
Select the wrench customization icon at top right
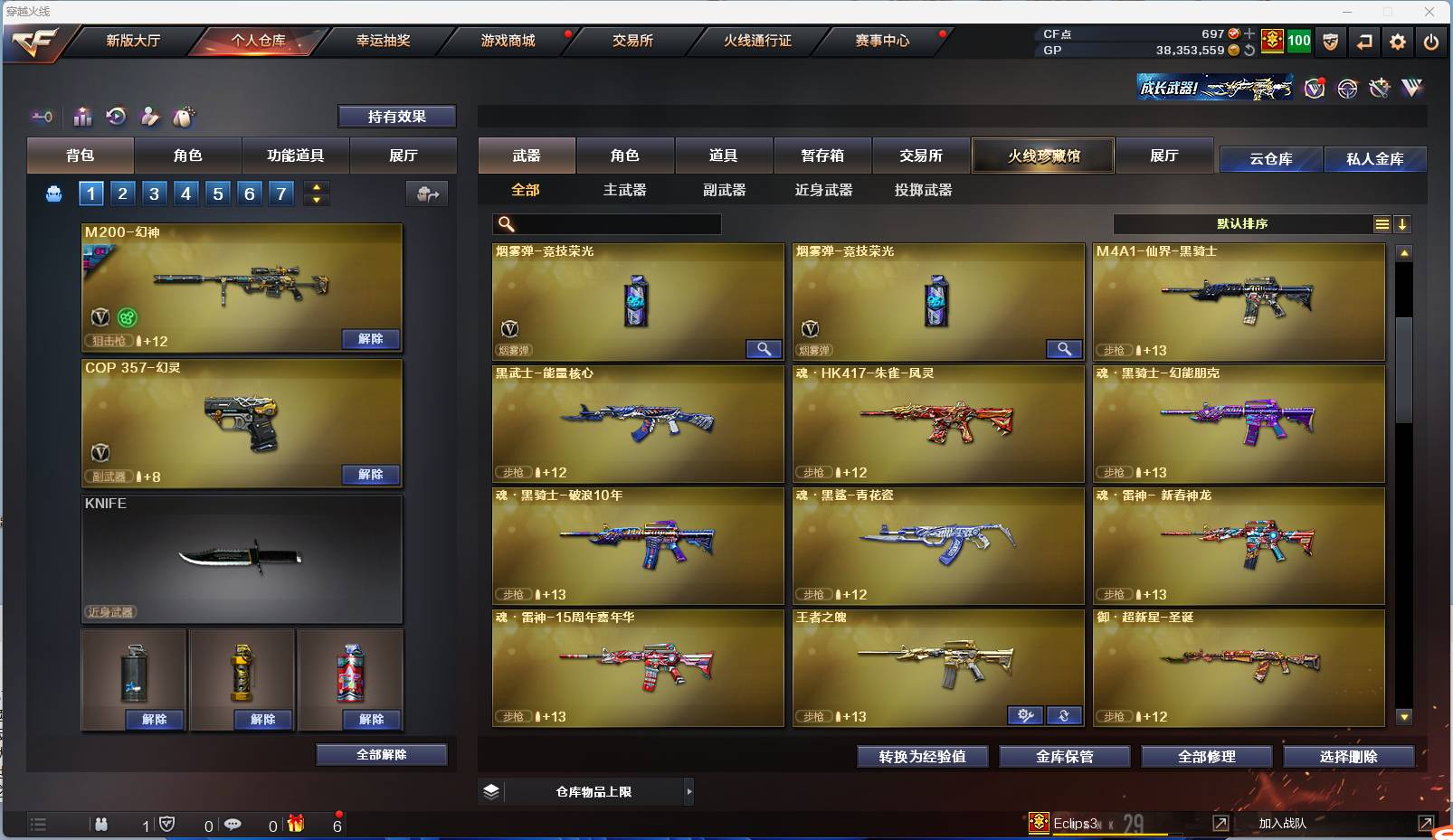click(1380, 88)
